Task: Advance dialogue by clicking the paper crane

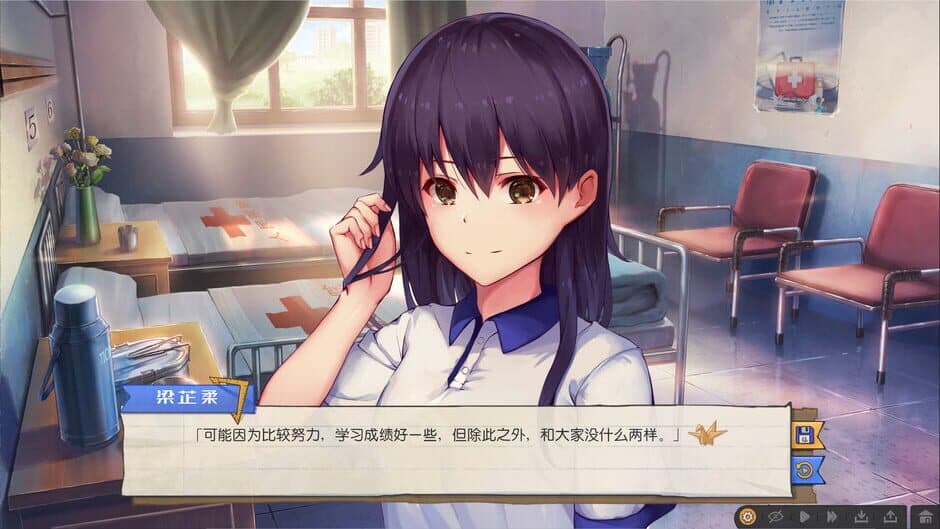Action: [707, 434]
